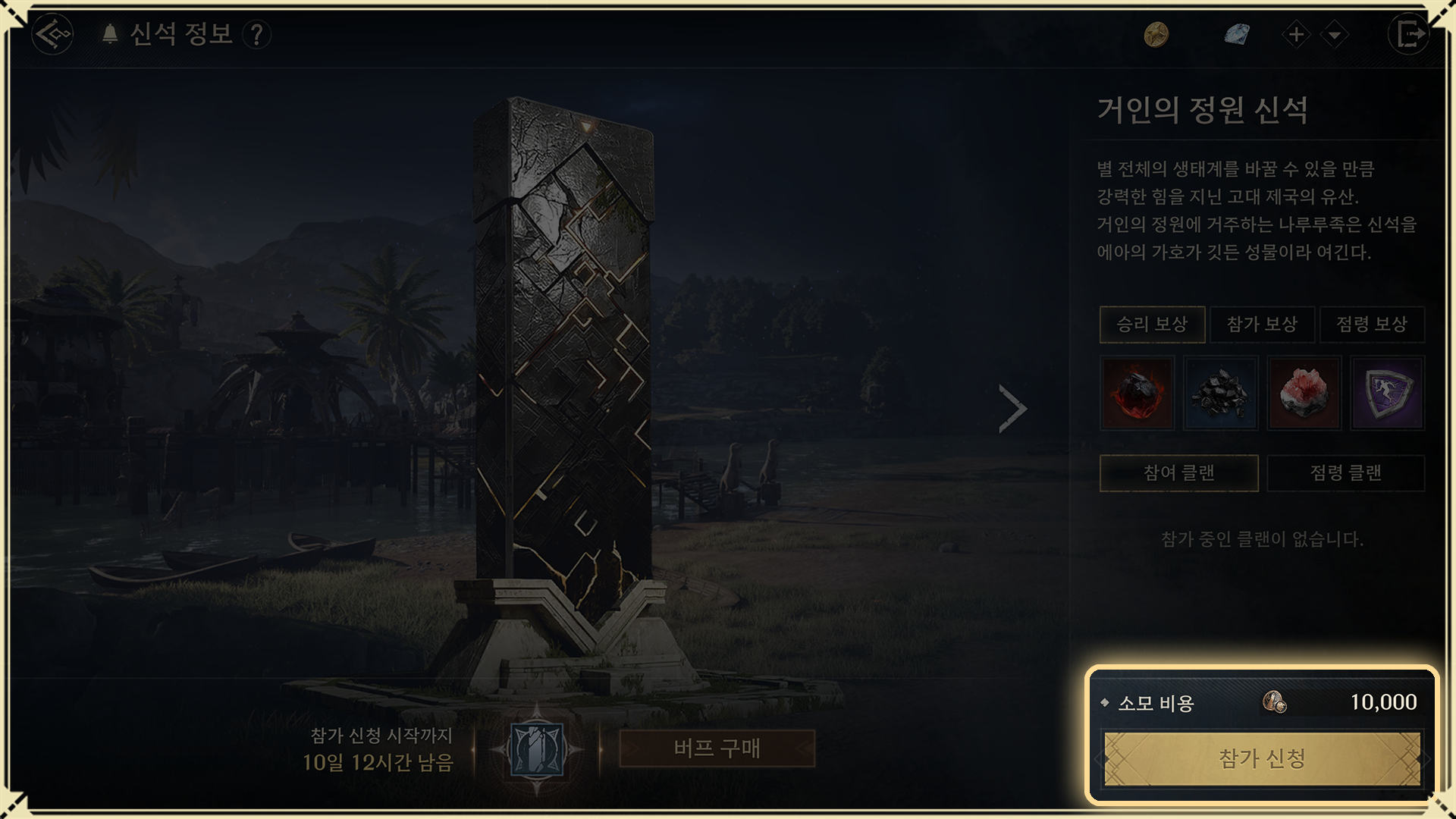Image resolution: width=1456 pixels, height=819 pixels.
Task: Select the purple shield emblem reward
Action: click(1387, 394)
